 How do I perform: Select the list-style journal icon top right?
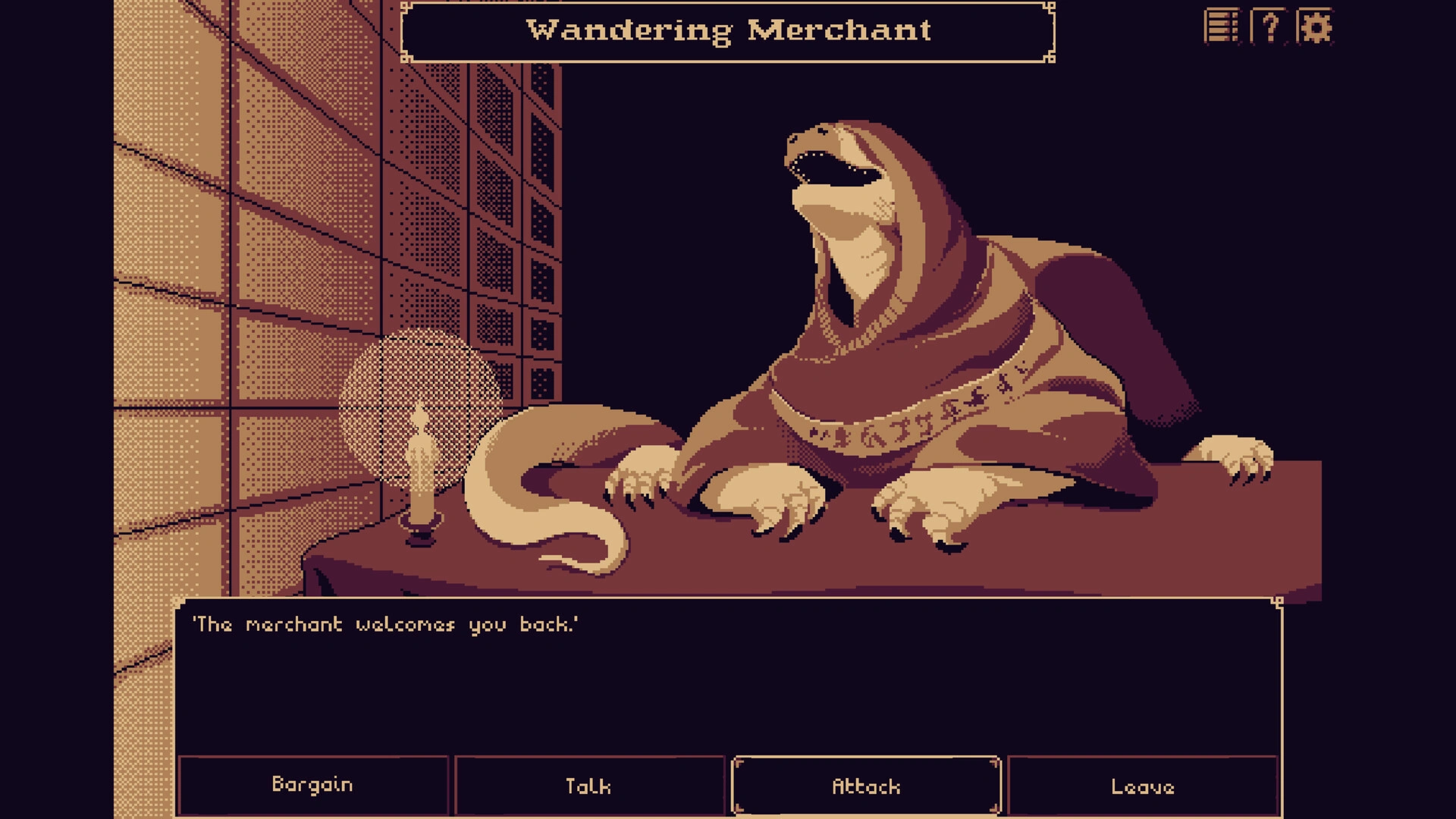pos(1222,27)
